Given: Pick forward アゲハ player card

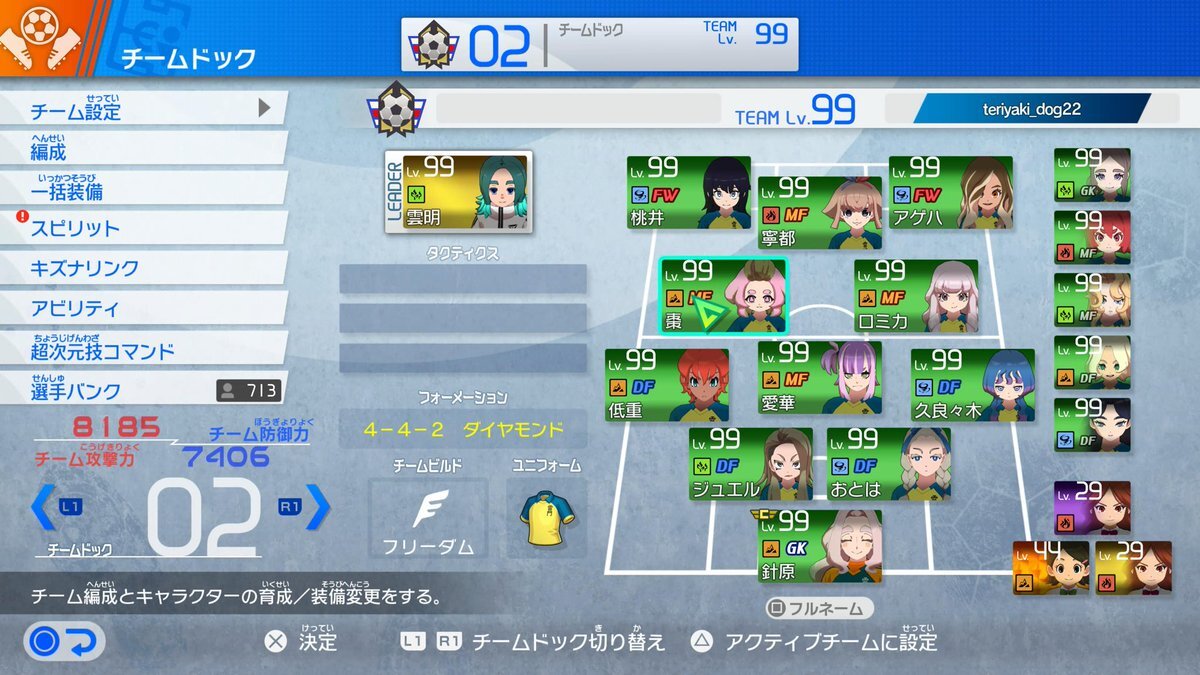Looking at the screenshot, I should (x=950, y=192).
